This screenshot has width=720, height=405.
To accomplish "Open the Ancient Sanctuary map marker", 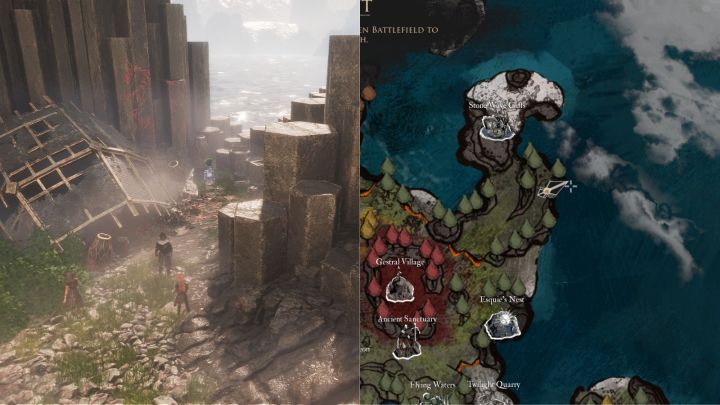I will 405,343.
